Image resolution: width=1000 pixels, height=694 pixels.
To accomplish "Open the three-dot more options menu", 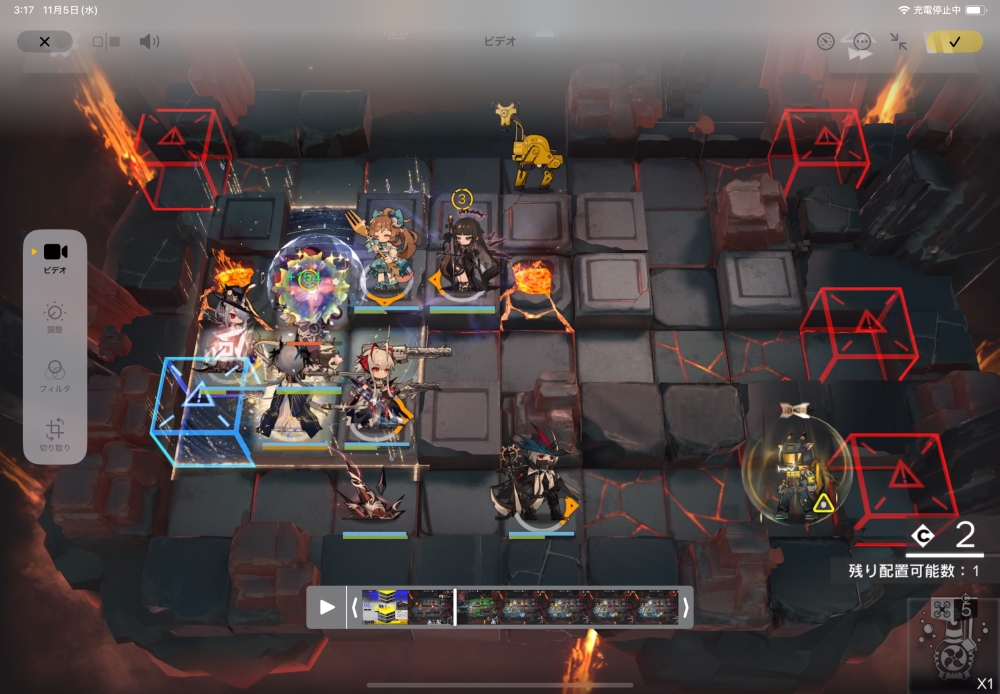I will (862, 42).
